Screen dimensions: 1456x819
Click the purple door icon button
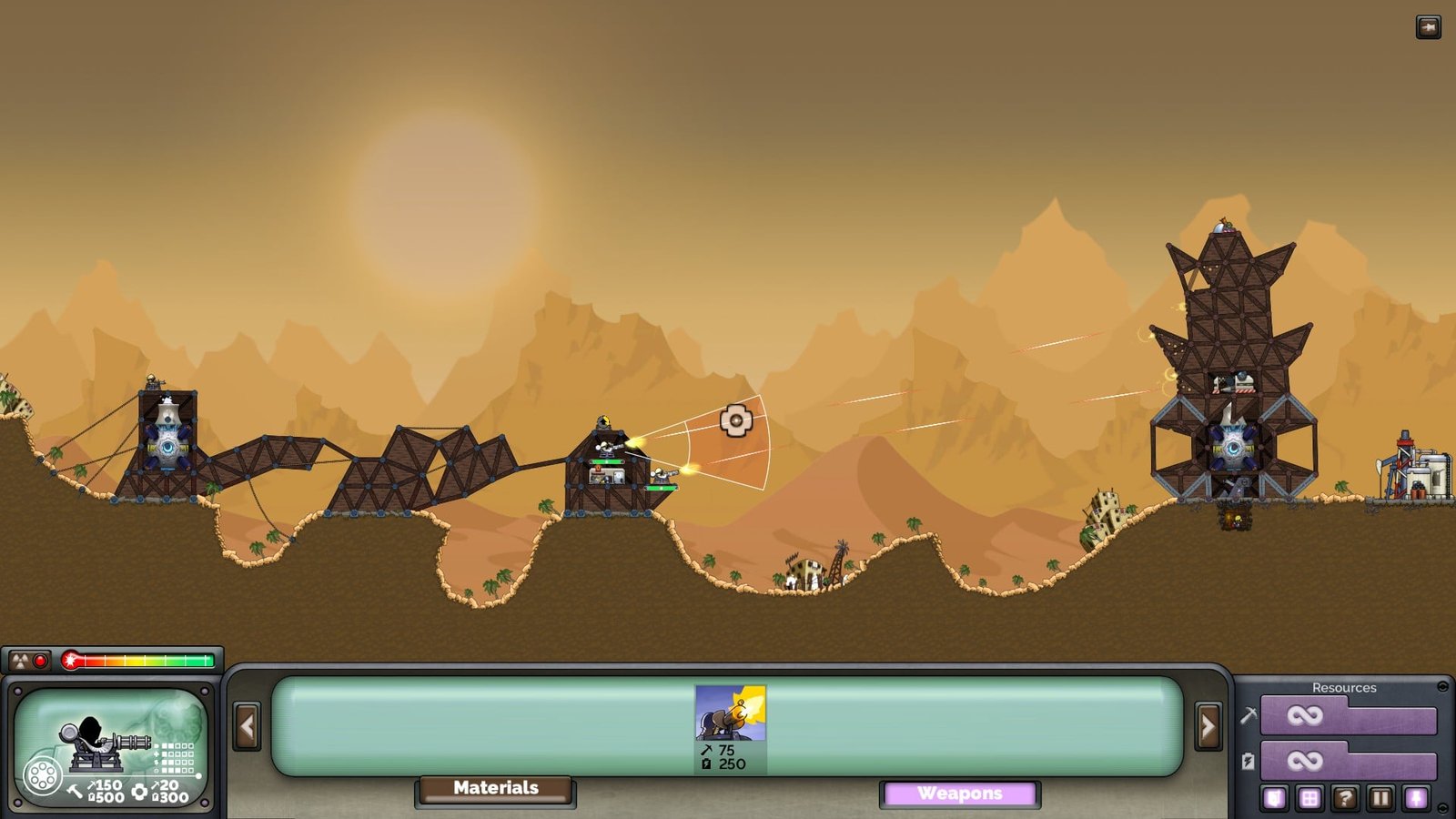[x=1274, y=799]
